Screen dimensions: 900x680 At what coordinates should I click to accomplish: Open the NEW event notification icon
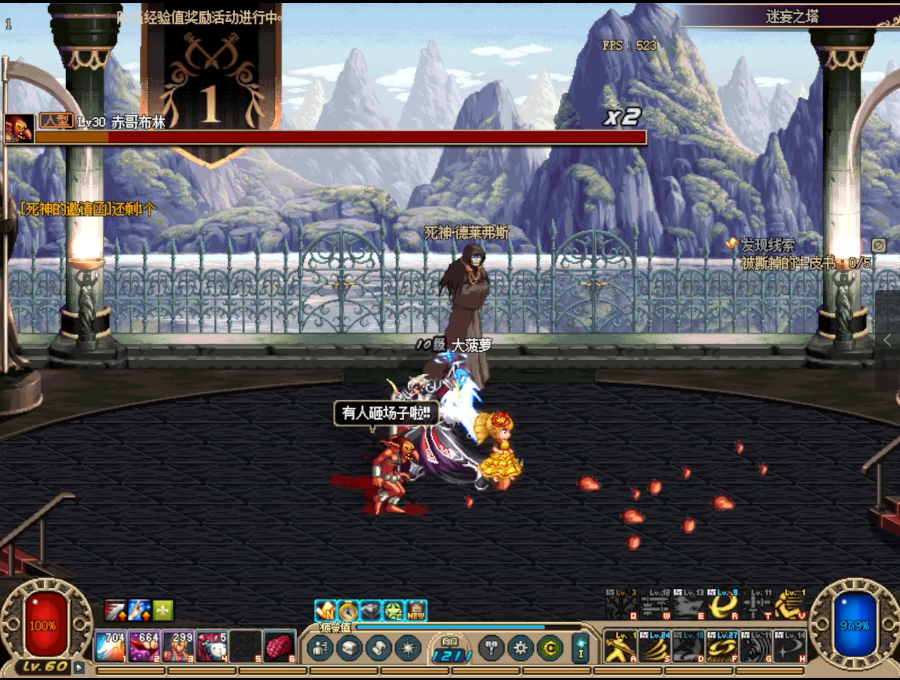pos(416,610)
